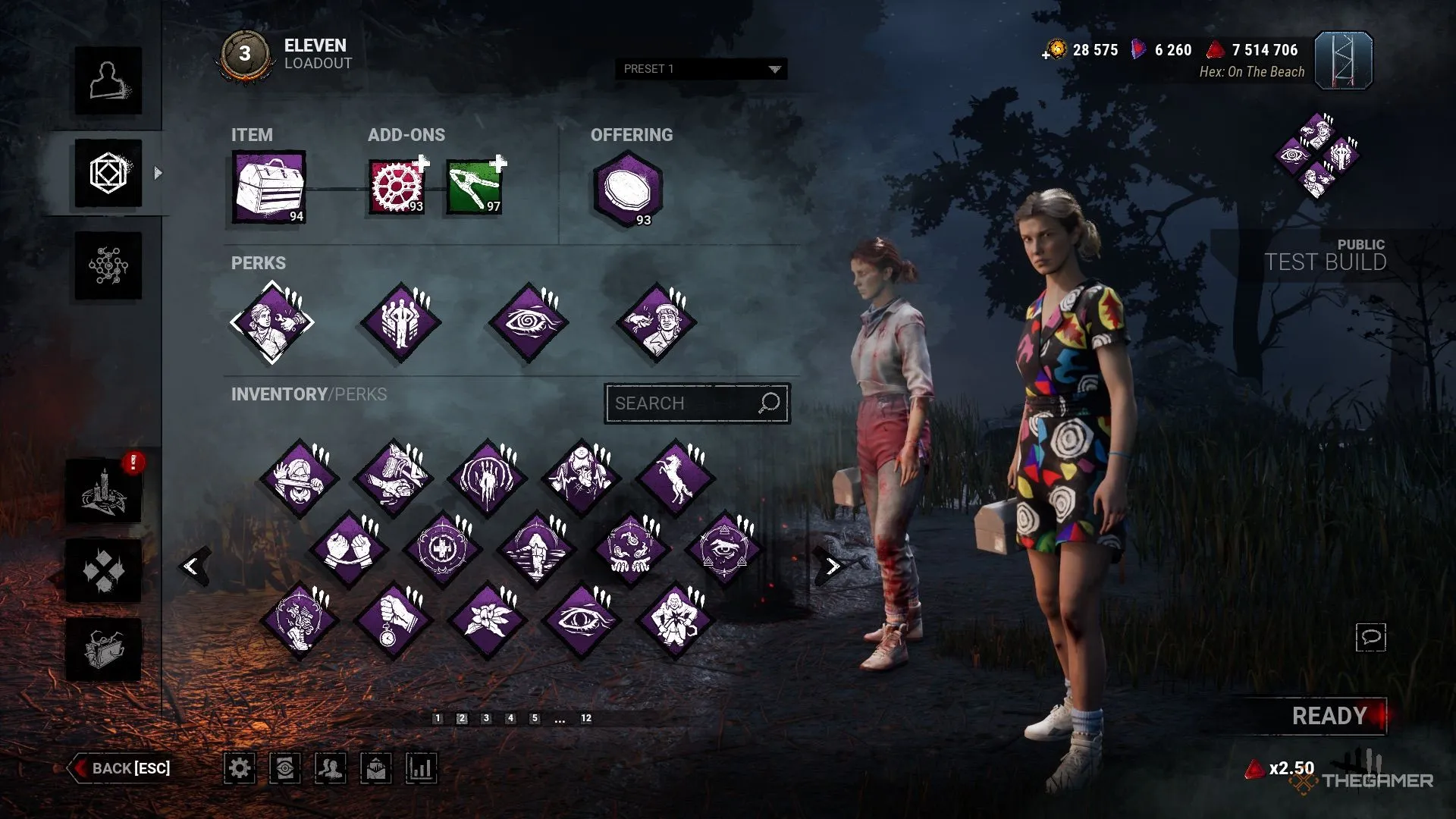Open the character selection tab

[x=108, y=81]
